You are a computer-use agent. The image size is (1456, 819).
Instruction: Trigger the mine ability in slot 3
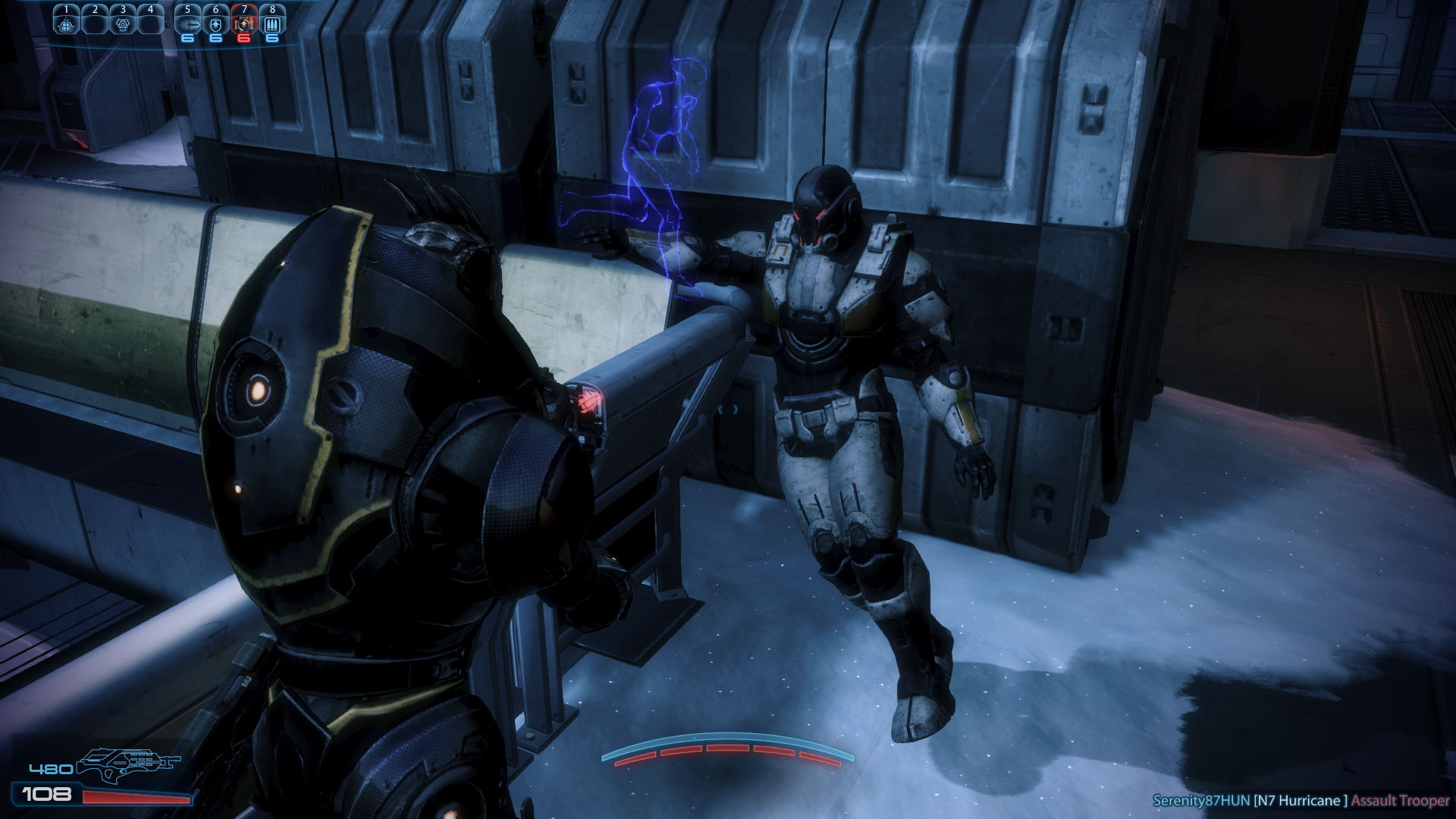tap(123, 24)
